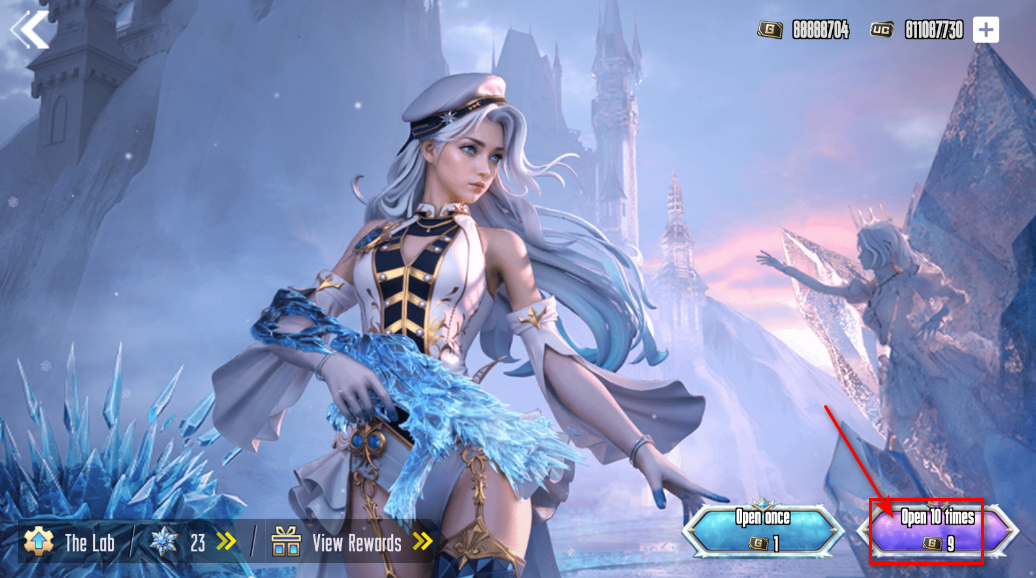Go back using the double-arrow button
The image size is (1036, 578).
[31, 30]
